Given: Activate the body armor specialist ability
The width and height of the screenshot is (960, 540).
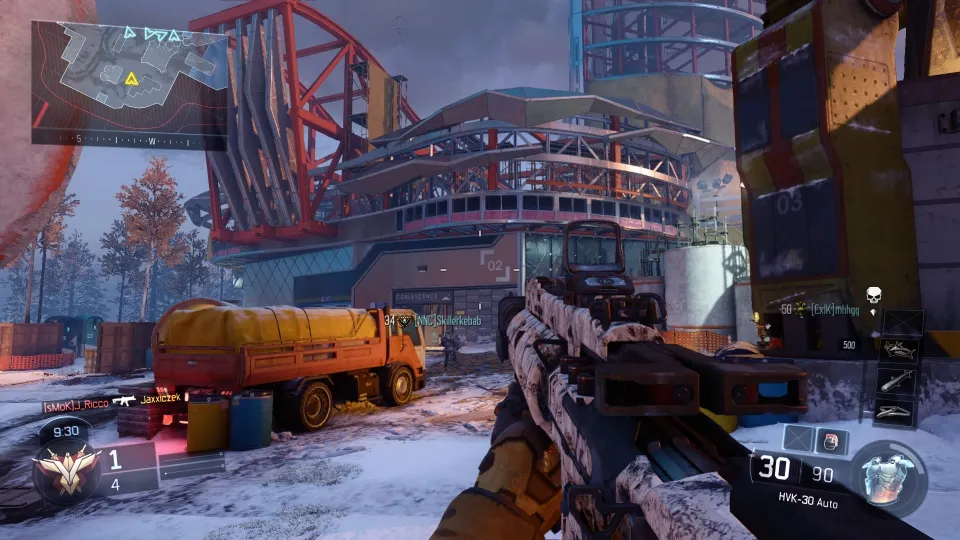Looking at the screenshot, I should 888,477.
